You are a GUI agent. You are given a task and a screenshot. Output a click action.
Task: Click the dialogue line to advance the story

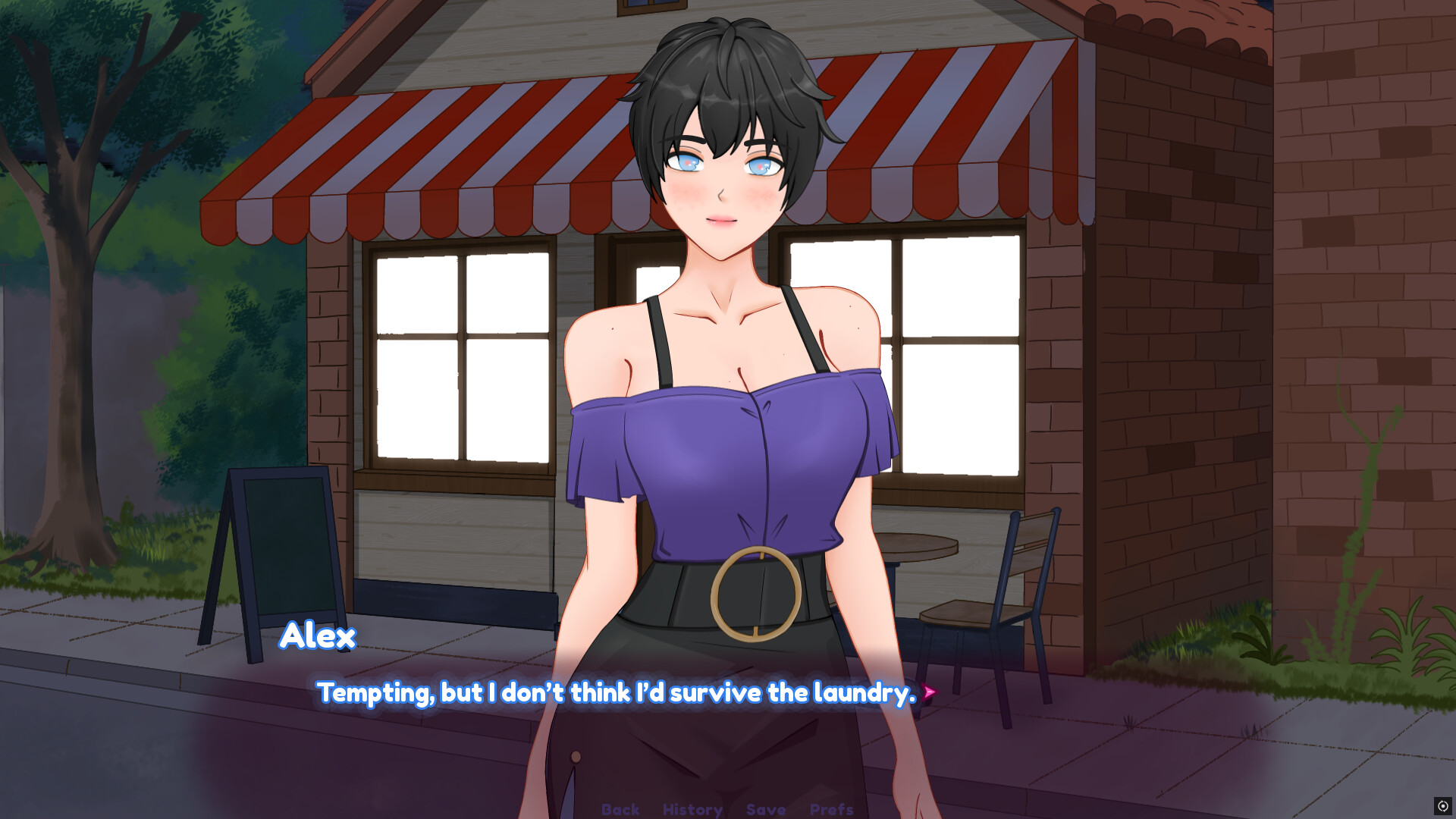point(617,692)
